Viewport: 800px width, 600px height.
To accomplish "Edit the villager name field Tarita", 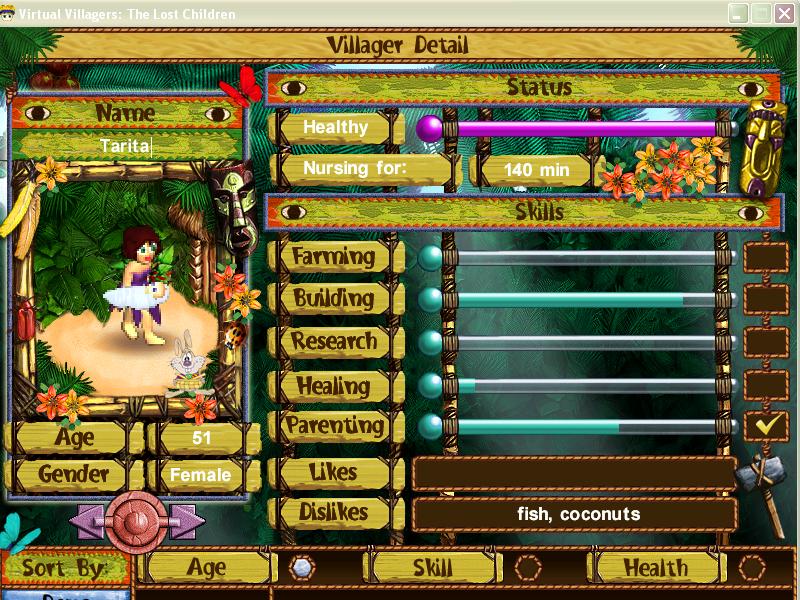I will 126,146.
